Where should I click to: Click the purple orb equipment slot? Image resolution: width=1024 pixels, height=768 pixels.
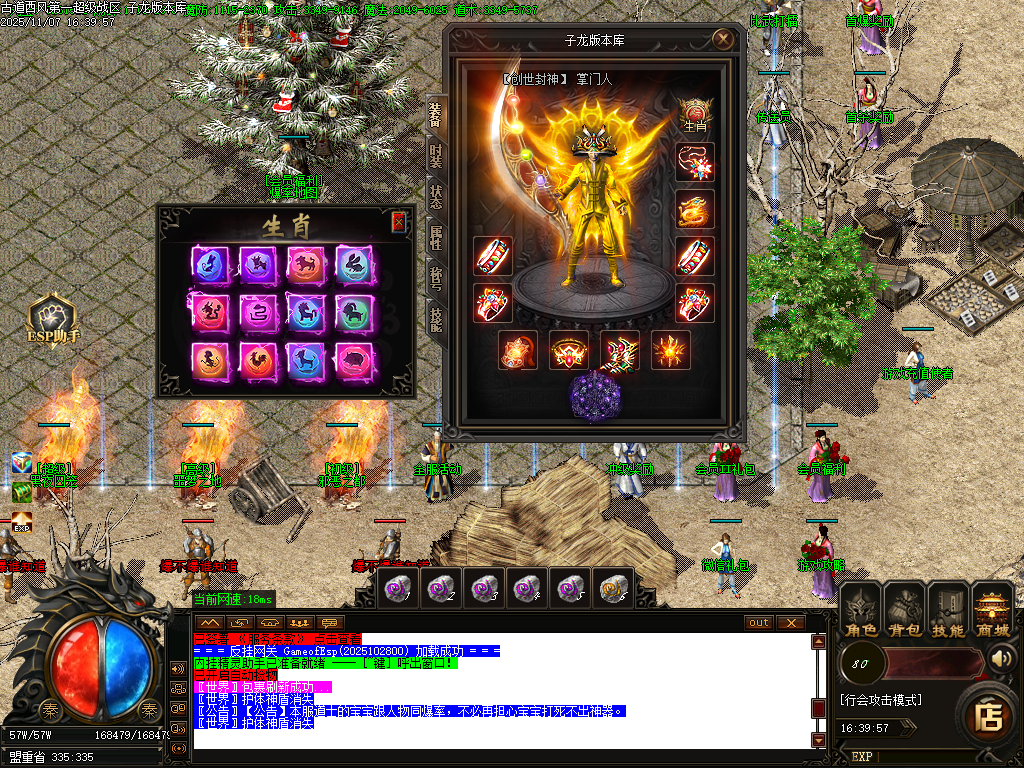coord(595,395)
